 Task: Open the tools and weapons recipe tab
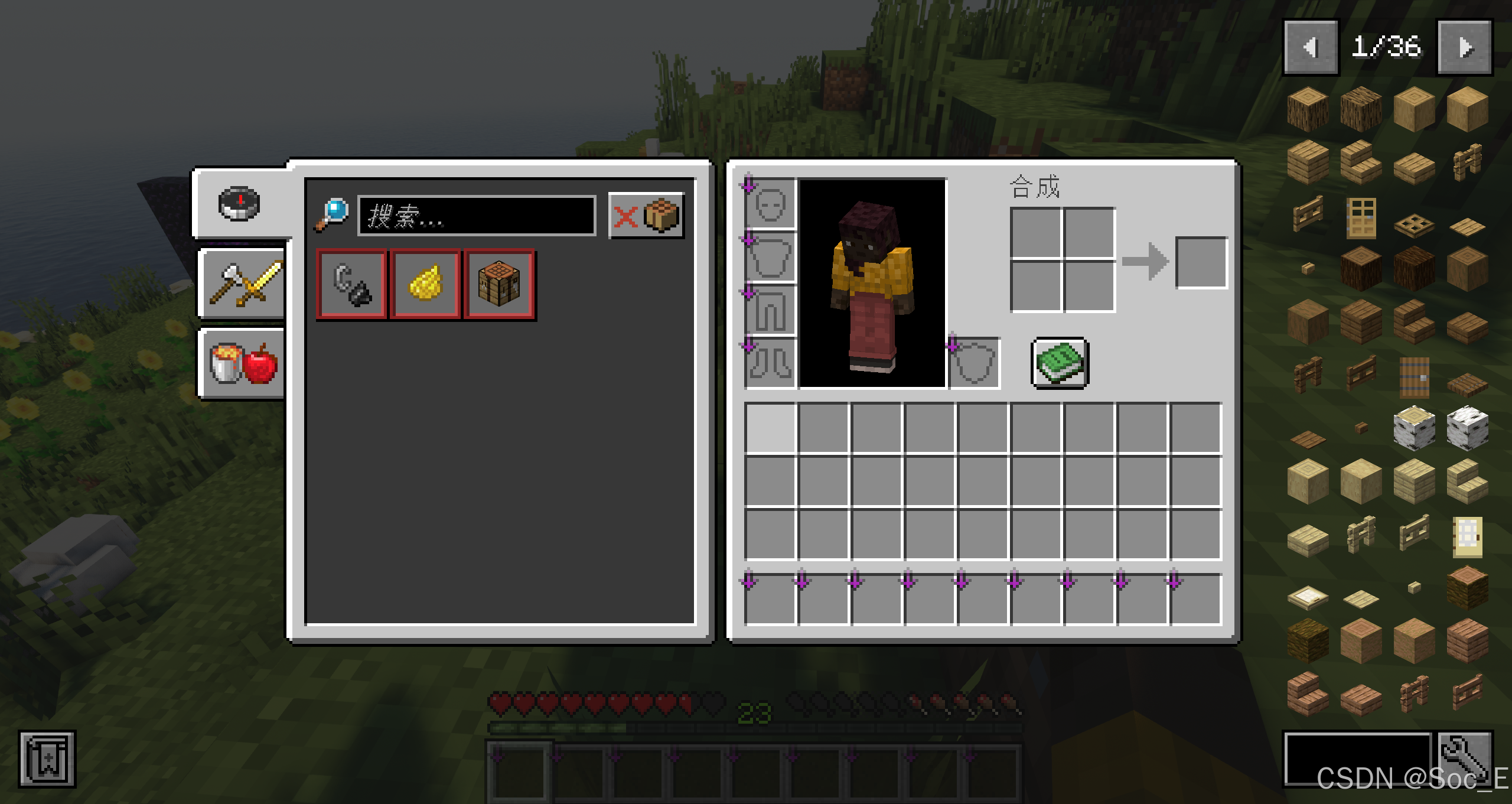[x=242, y=285]
